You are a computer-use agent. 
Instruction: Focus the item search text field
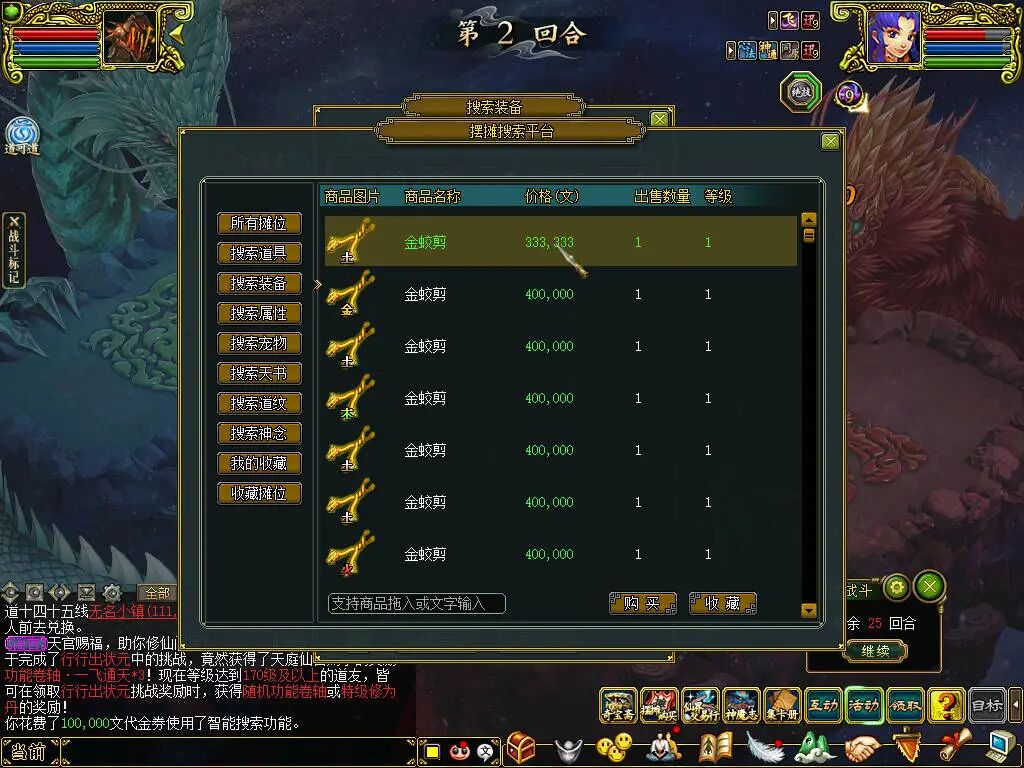pyautogui.click(x=416, y=603)
